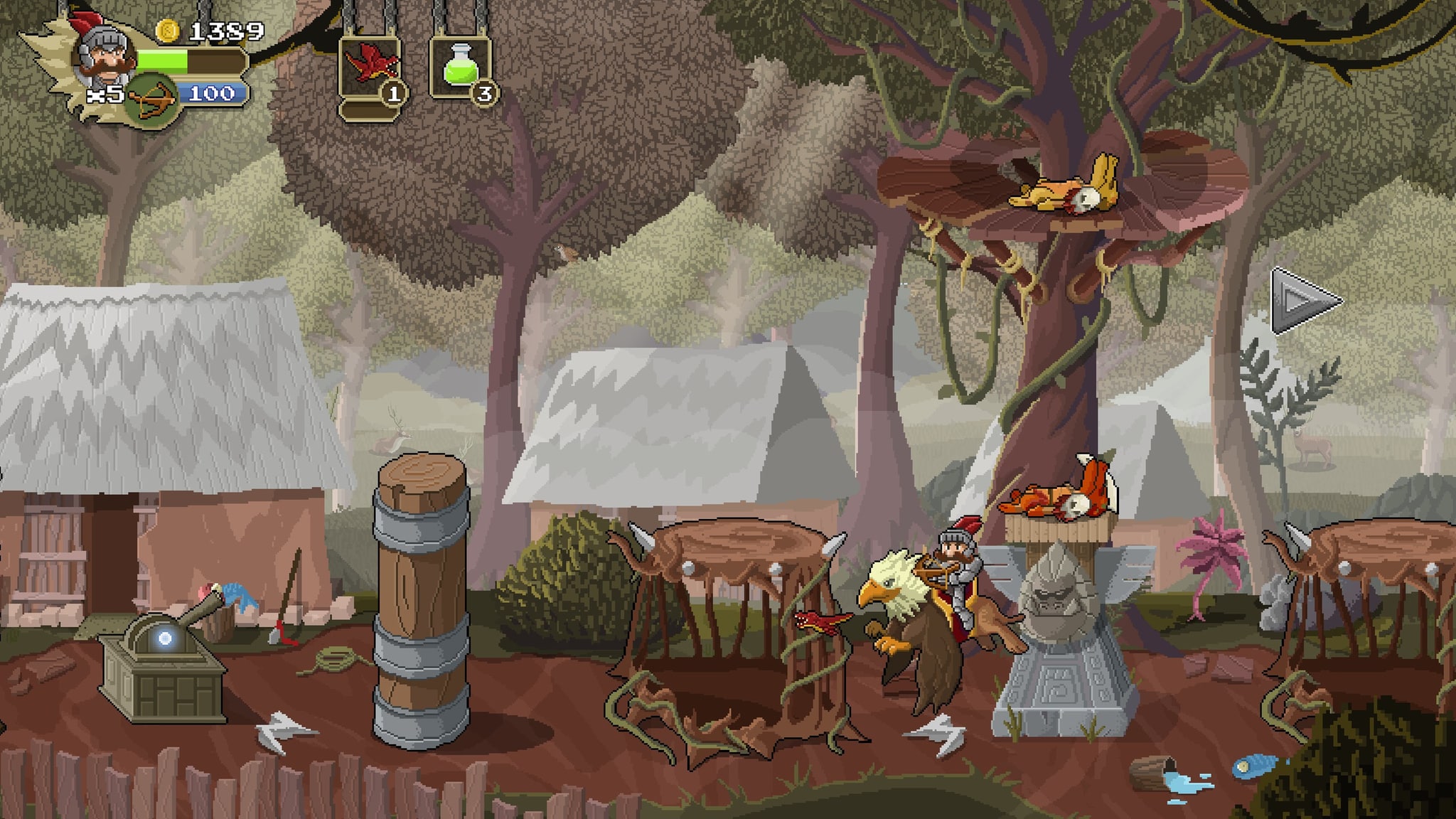Click the grey right-pointing arrow indicator
This screenshot has width=1456, height=819.
click(x=1303, y=301)
